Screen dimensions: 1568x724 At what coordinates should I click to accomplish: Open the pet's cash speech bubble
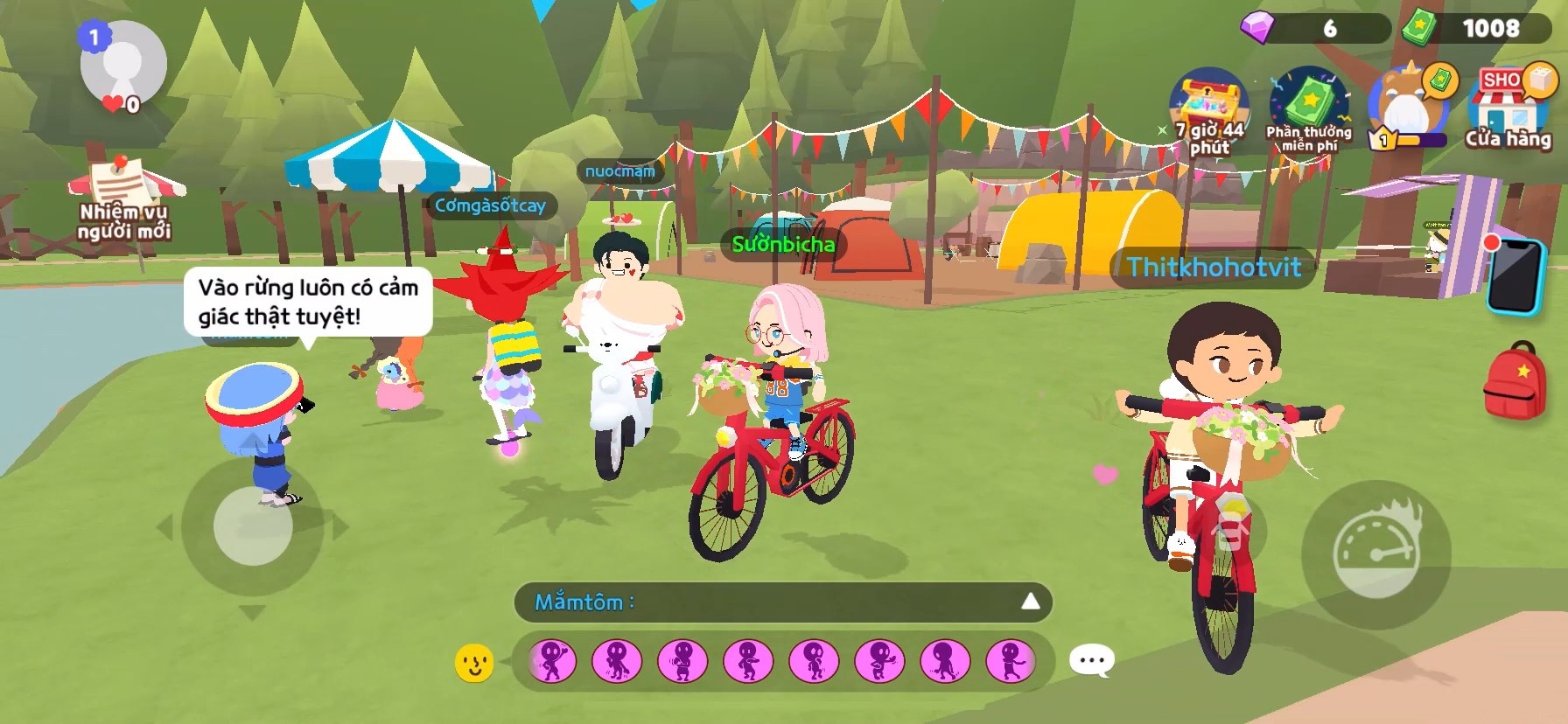tap(1439, 79)
